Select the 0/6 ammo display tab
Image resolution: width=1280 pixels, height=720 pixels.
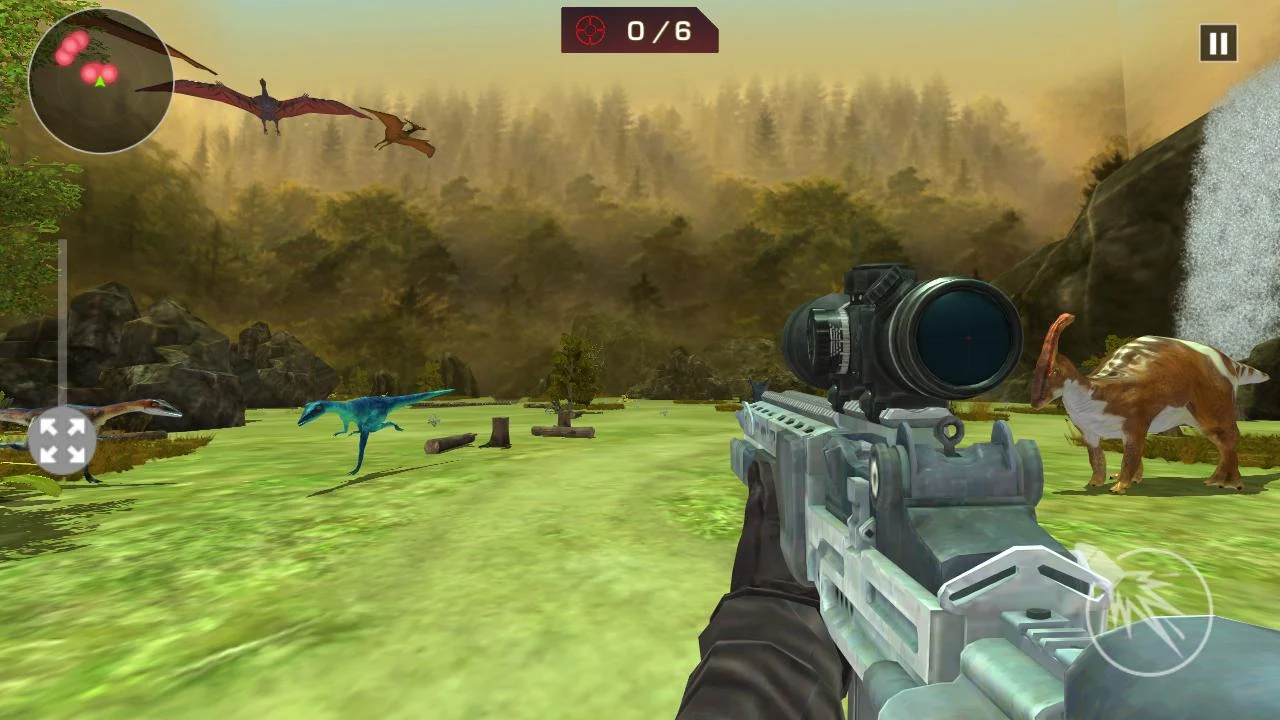point(662,29)
